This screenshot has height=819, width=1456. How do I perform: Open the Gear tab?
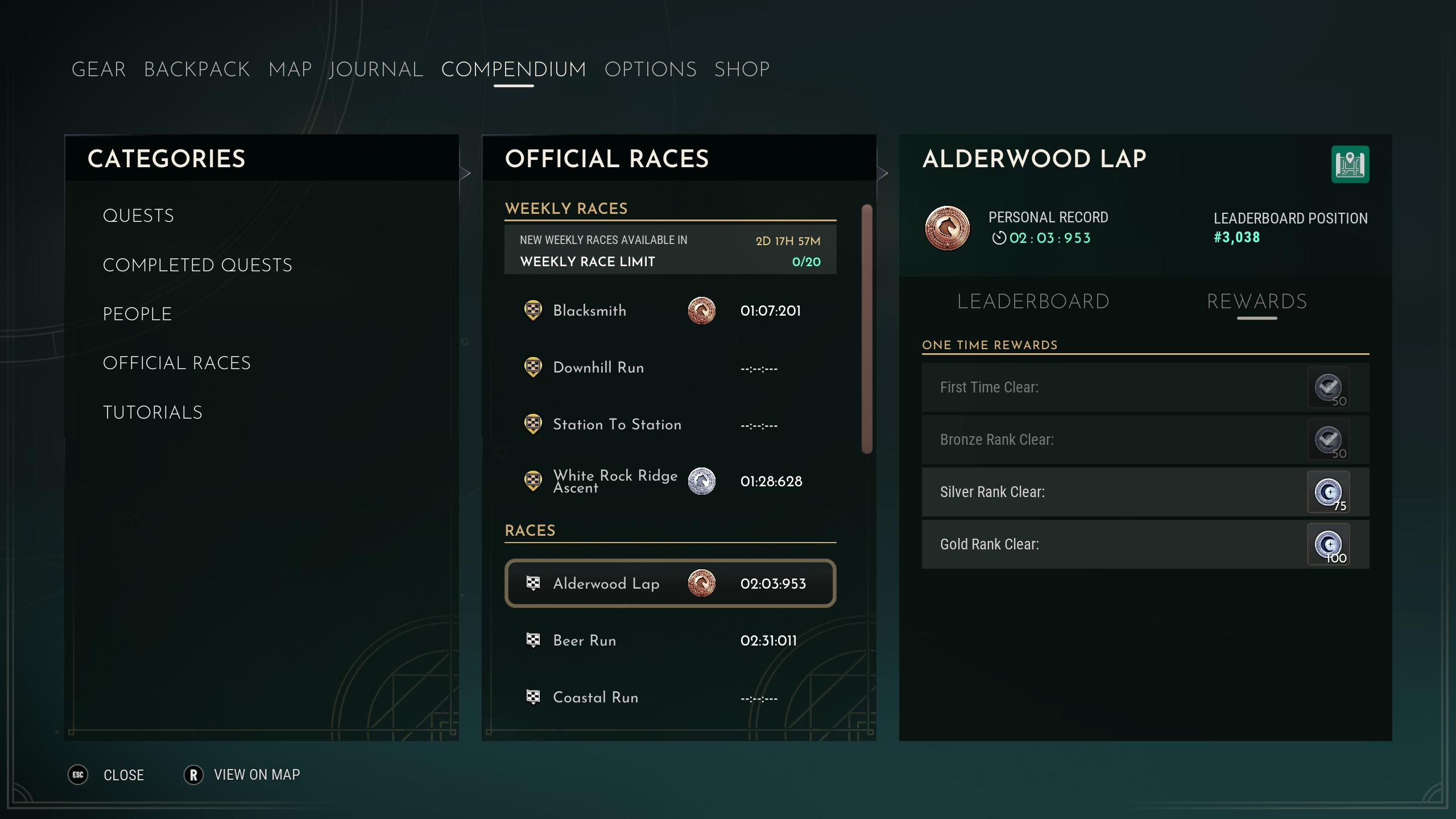98,69
